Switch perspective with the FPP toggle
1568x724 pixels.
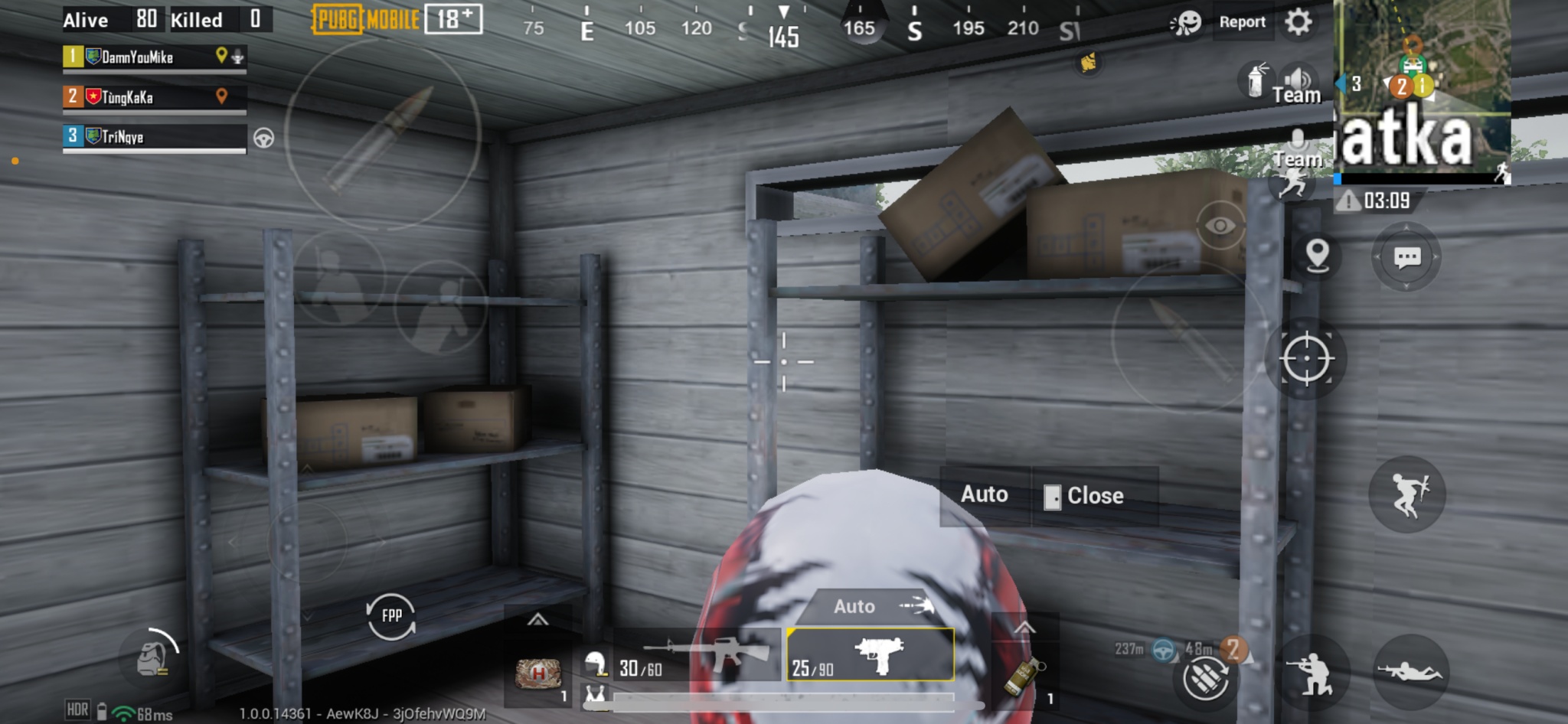pyautogui.click(x=392, y=616)
